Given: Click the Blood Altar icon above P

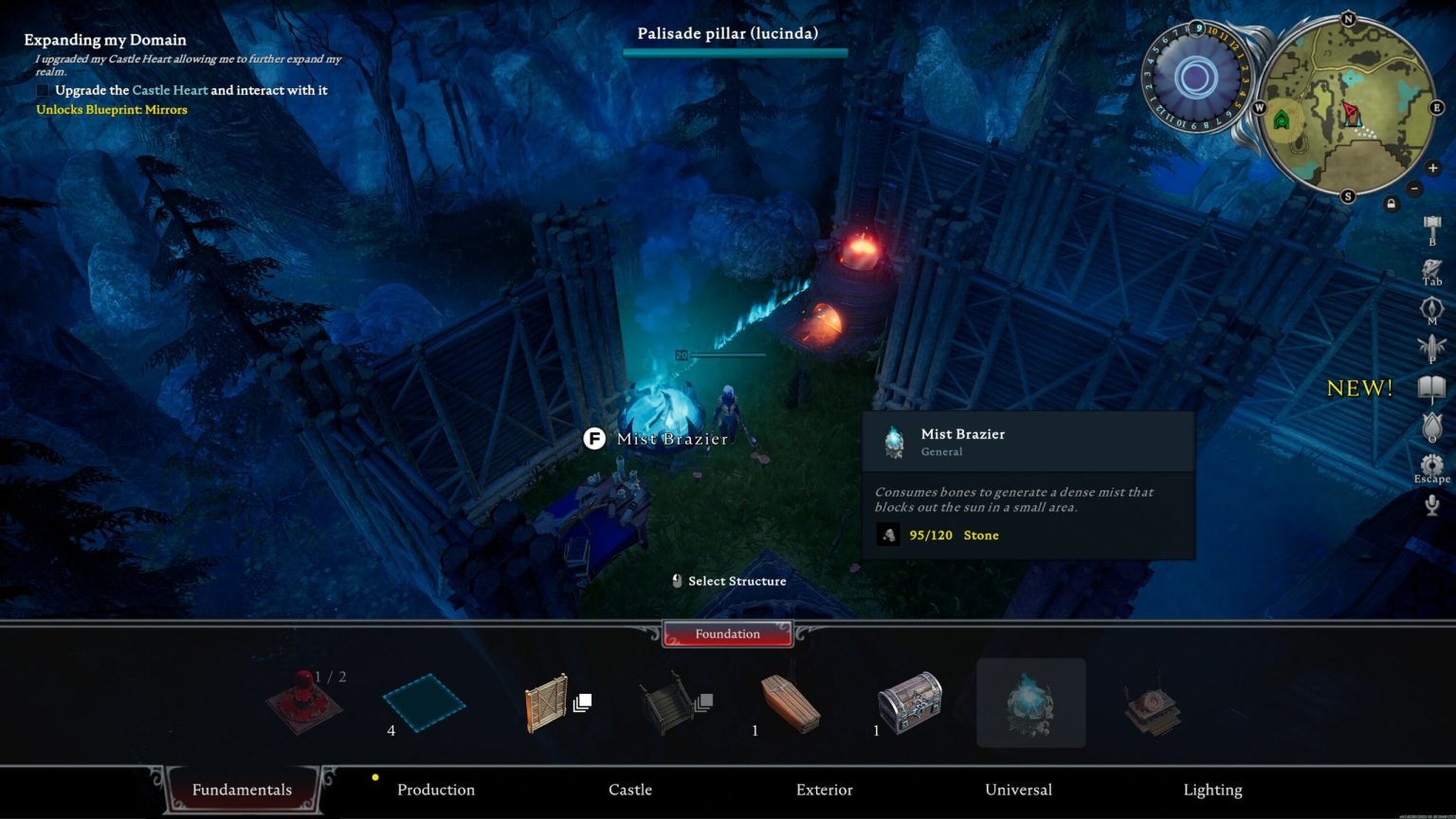Looking at the screenshot, I should point(1431,345).
